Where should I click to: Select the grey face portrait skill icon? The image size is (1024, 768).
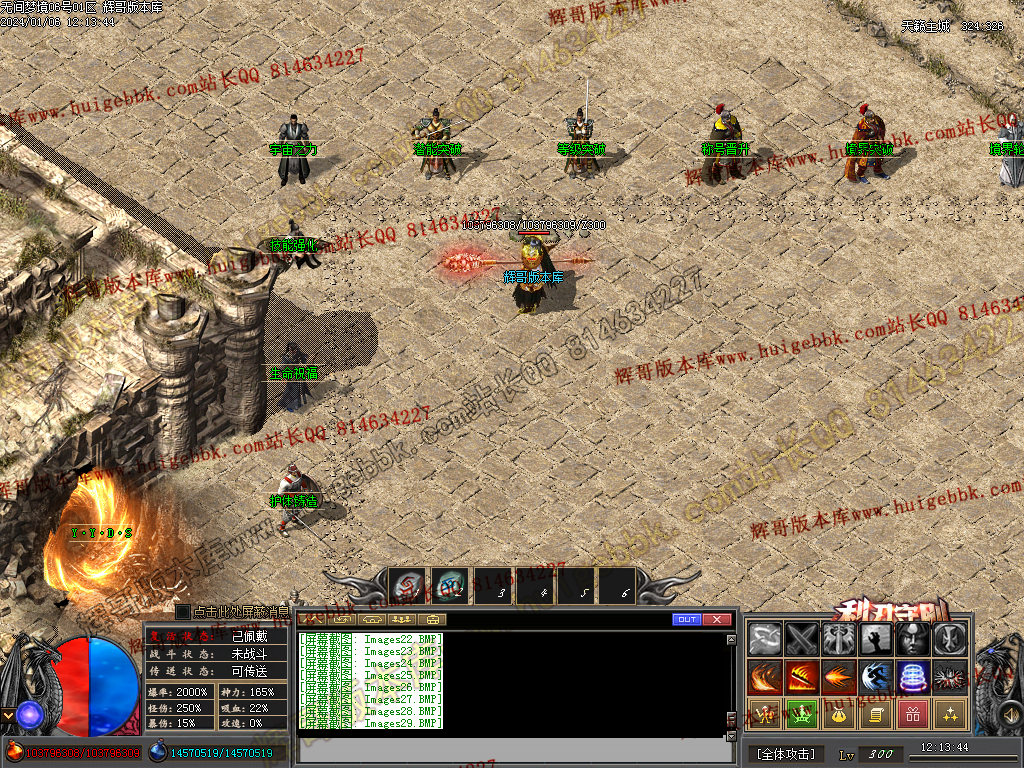click(x=913, y=639)
